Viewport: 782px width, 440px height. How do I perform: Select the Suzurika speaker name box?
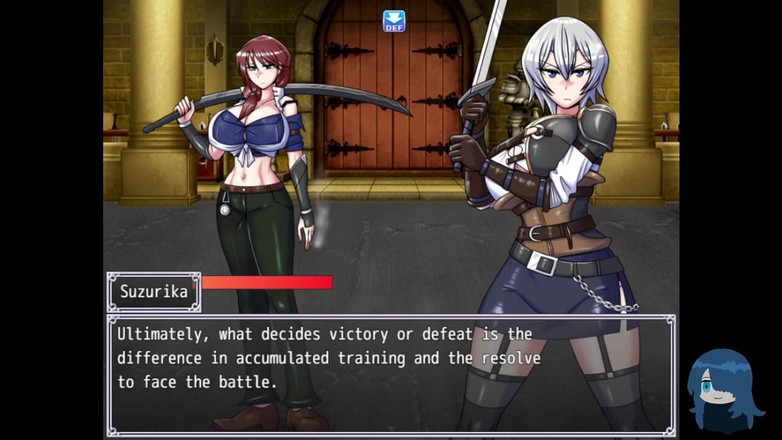(154, 292)
